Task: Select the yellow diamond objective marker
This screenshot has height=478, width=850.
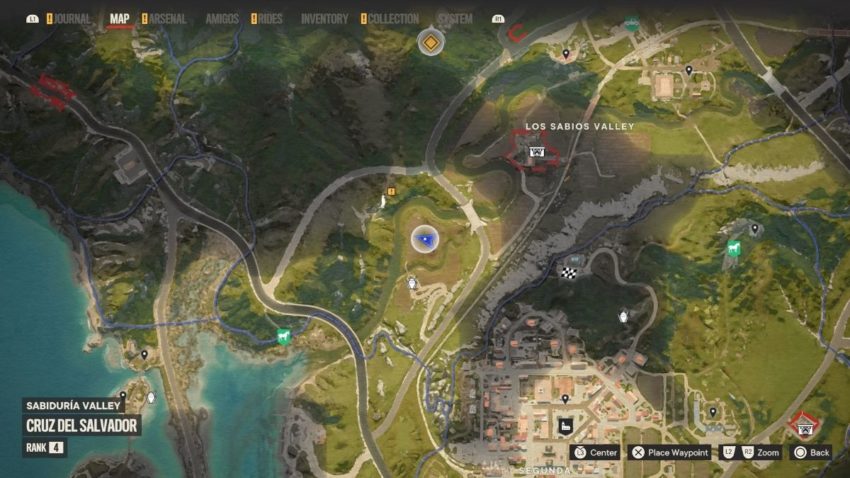Action: click(430, 42)
